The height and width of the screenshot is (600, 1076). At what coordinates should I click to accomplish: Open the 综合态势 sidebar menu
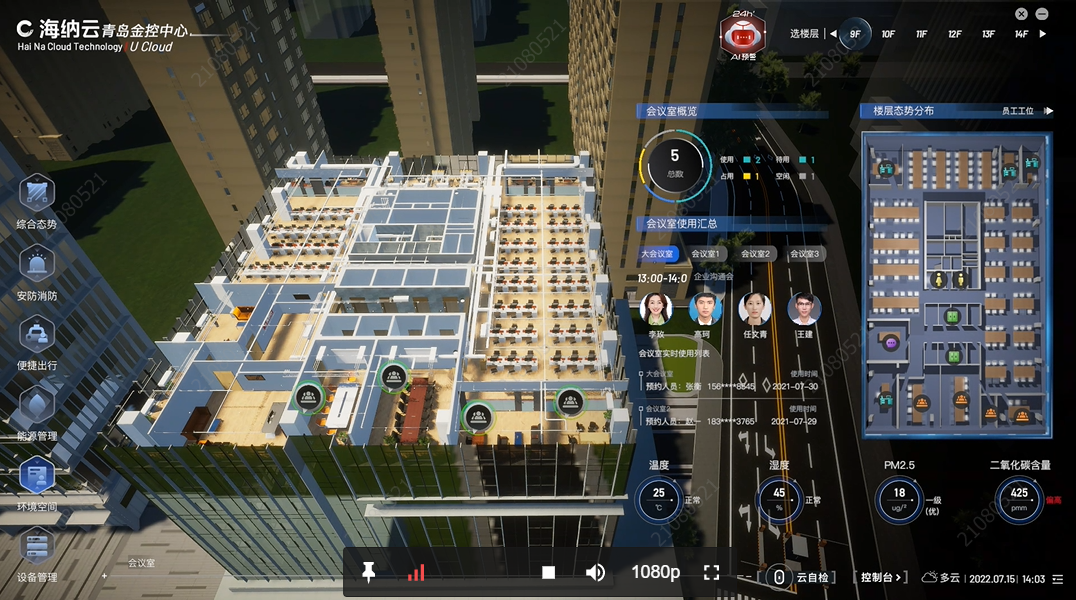pyautogui.click(x=37, y=196)
